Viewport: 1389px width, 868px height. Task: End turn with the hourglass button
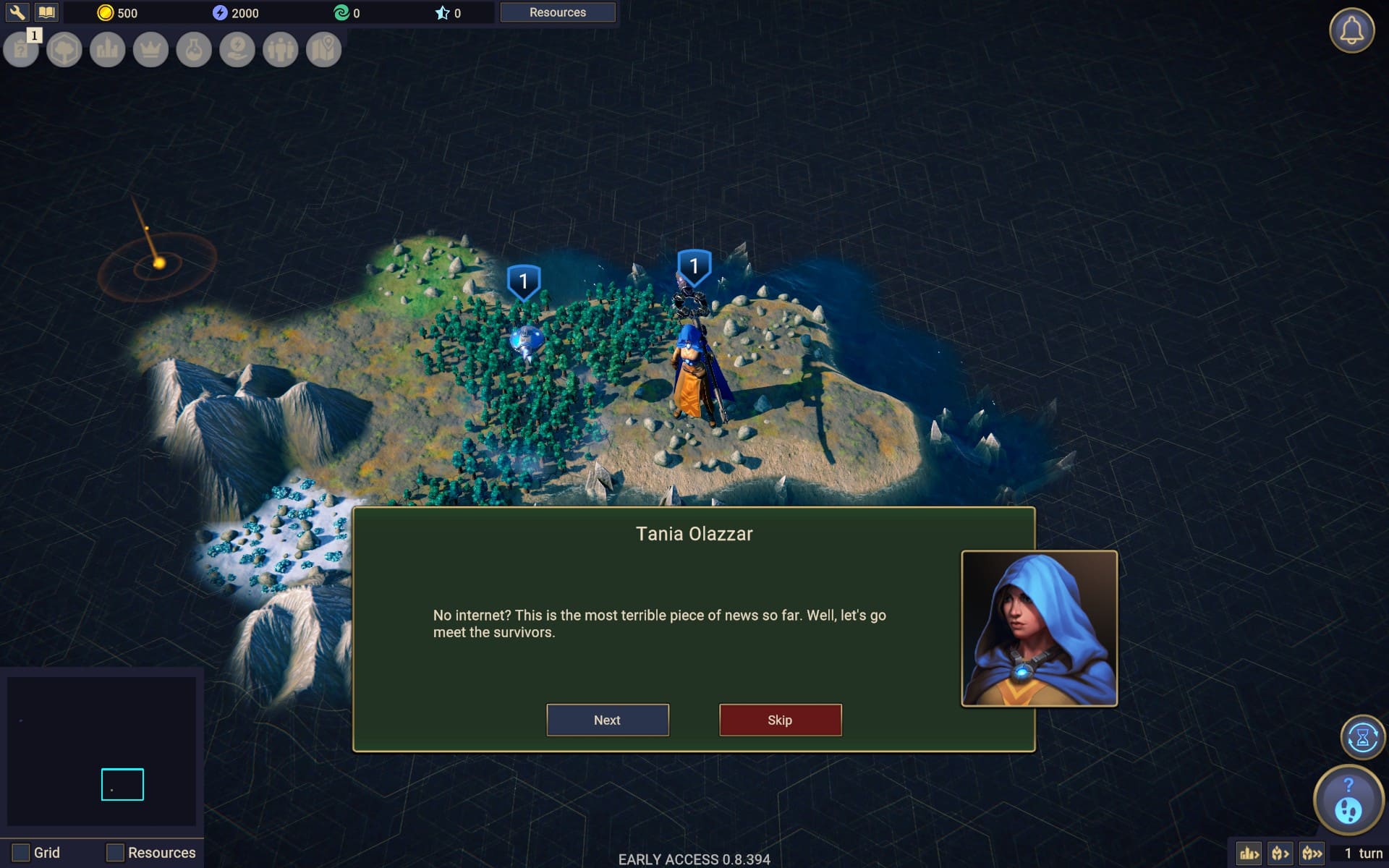pyautogui.click(x=1362, y=737)
